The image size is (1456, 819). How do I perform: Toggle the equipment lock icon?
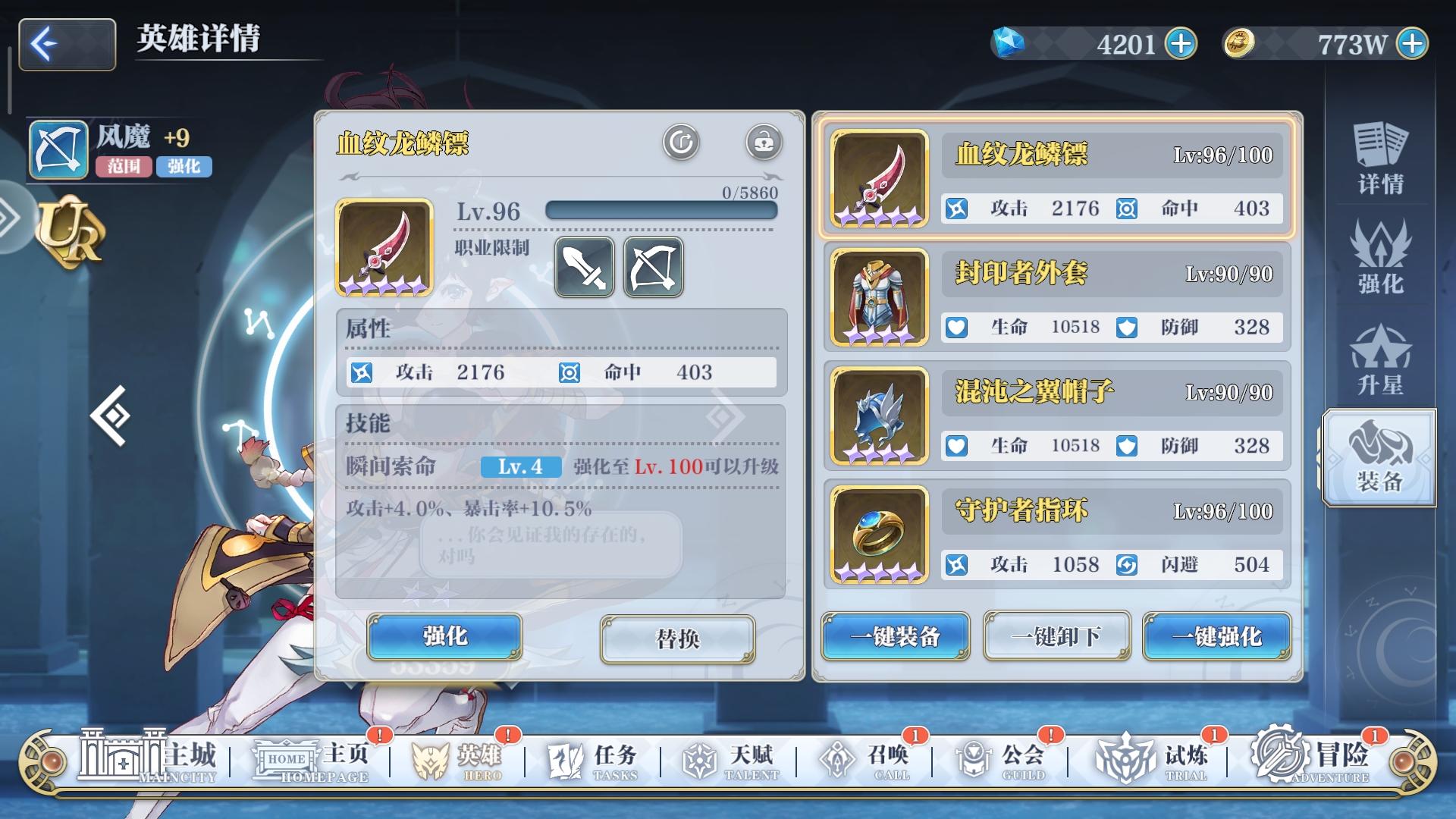[764, 142]
